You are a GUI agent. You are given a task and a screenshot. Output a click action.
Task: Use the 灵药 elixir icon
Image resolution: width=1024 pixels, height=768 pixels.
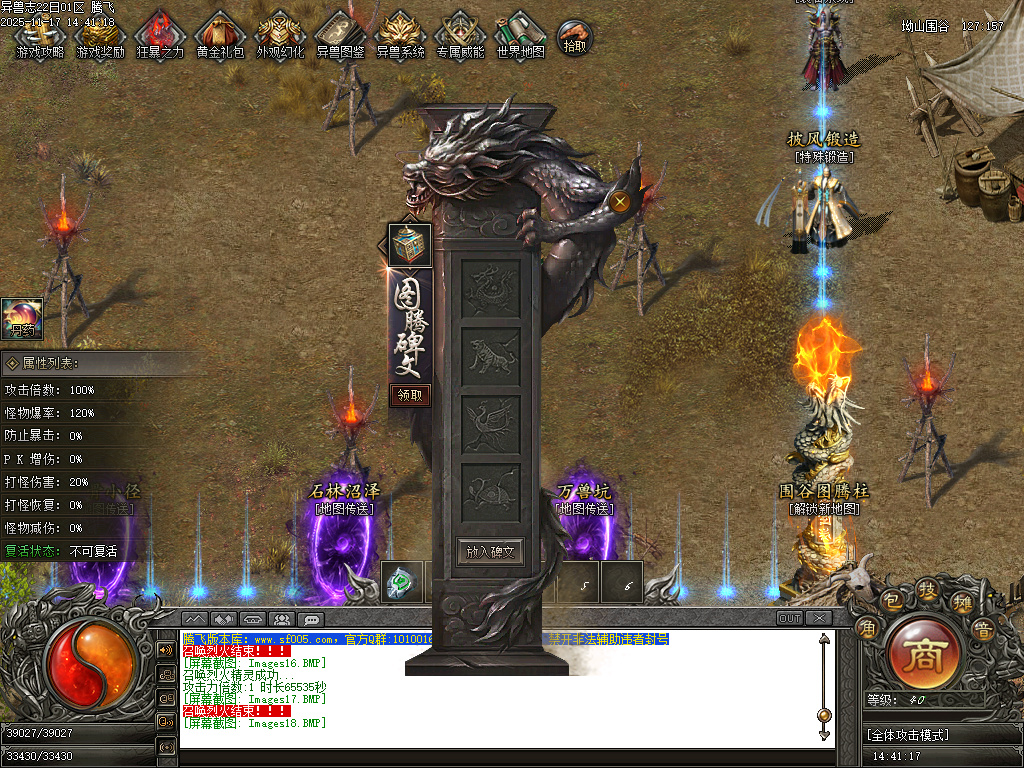[x=22, y=318]
